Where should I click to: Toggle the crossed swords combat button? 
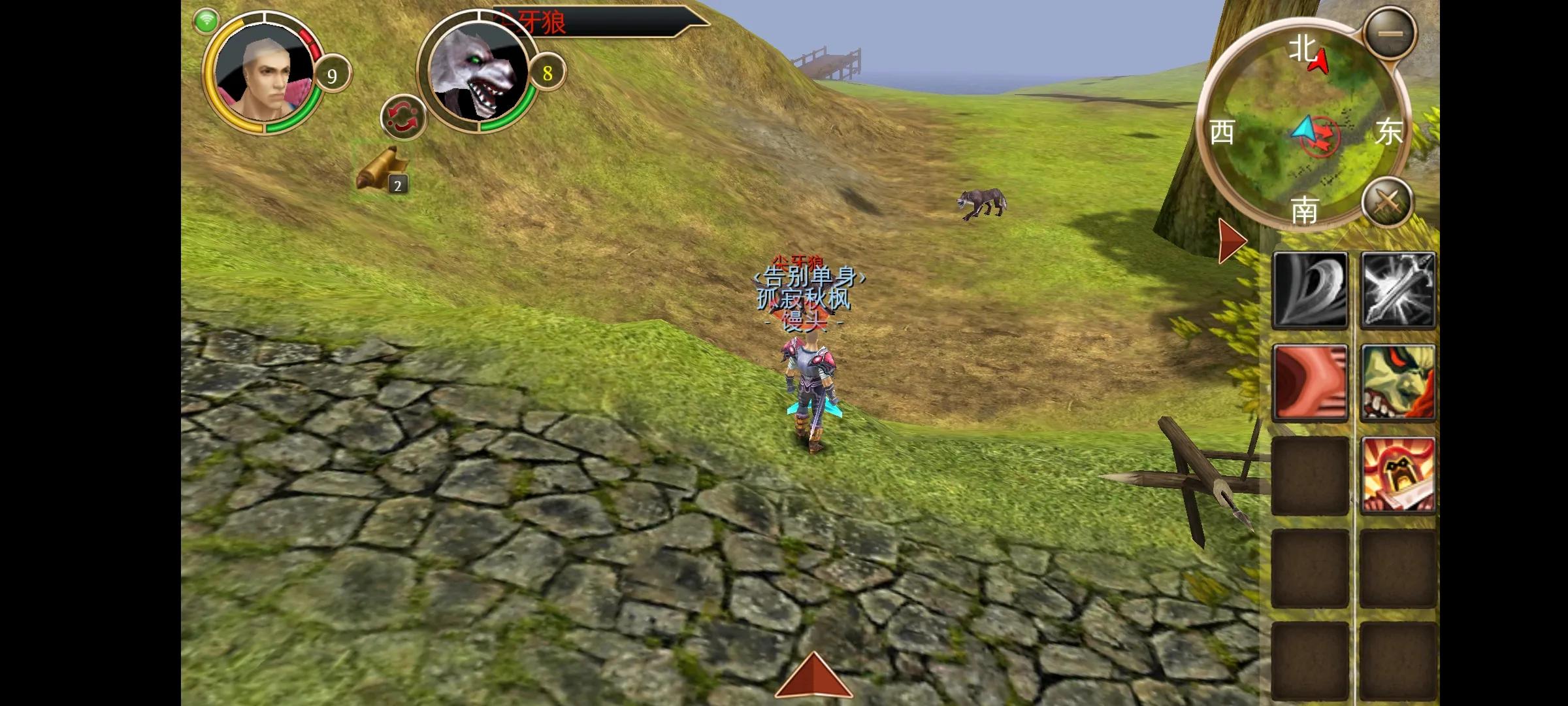click(1388, 202)
